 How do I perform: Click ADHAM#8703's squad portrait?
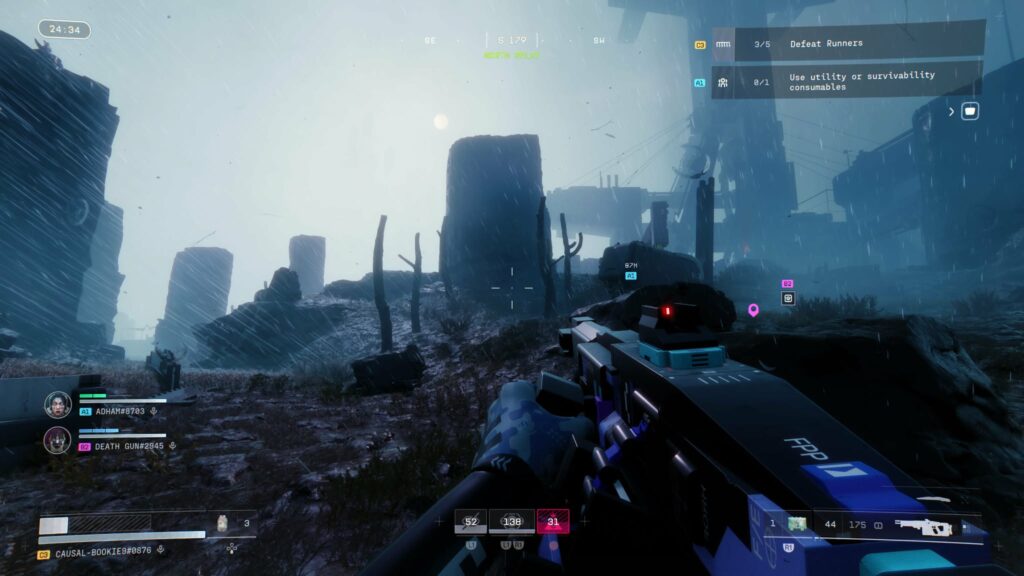[58, 404]
